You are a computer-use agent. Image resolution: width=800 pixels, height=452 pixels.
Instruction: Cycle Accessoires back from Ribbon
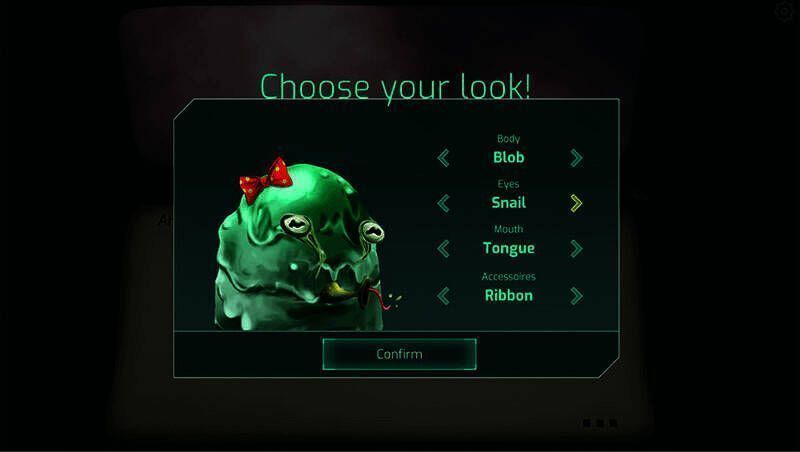(x=444, y=295)
